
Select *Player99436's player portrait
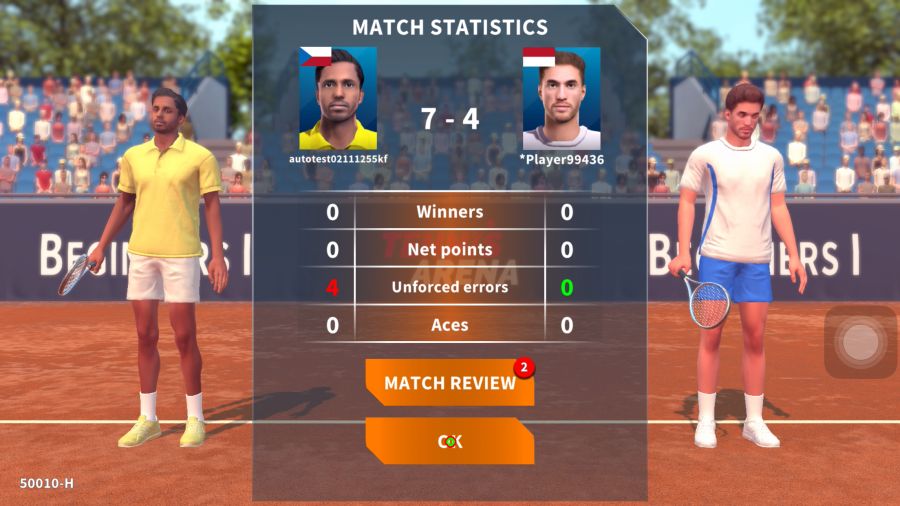coord(561,98)
